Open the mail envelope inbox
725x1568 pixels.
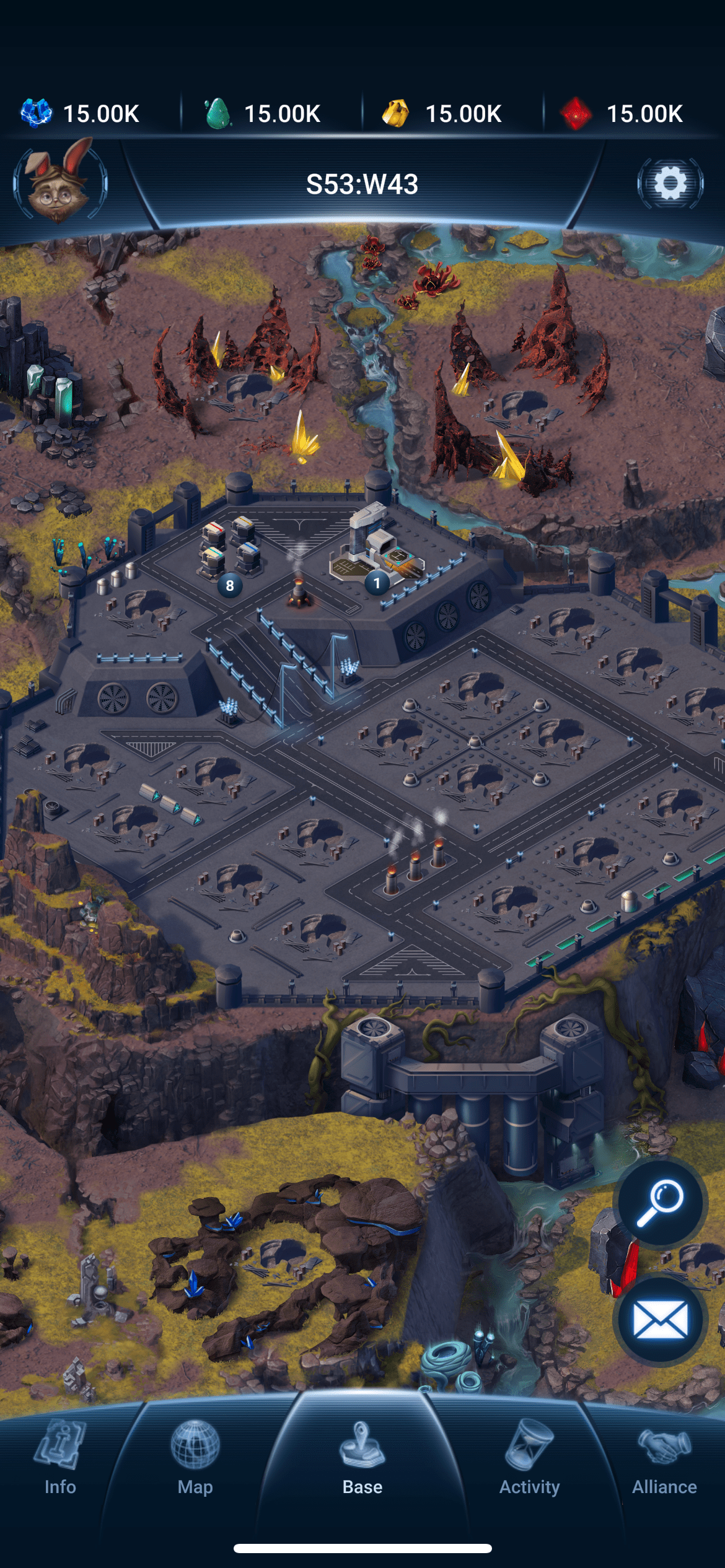661,1319
